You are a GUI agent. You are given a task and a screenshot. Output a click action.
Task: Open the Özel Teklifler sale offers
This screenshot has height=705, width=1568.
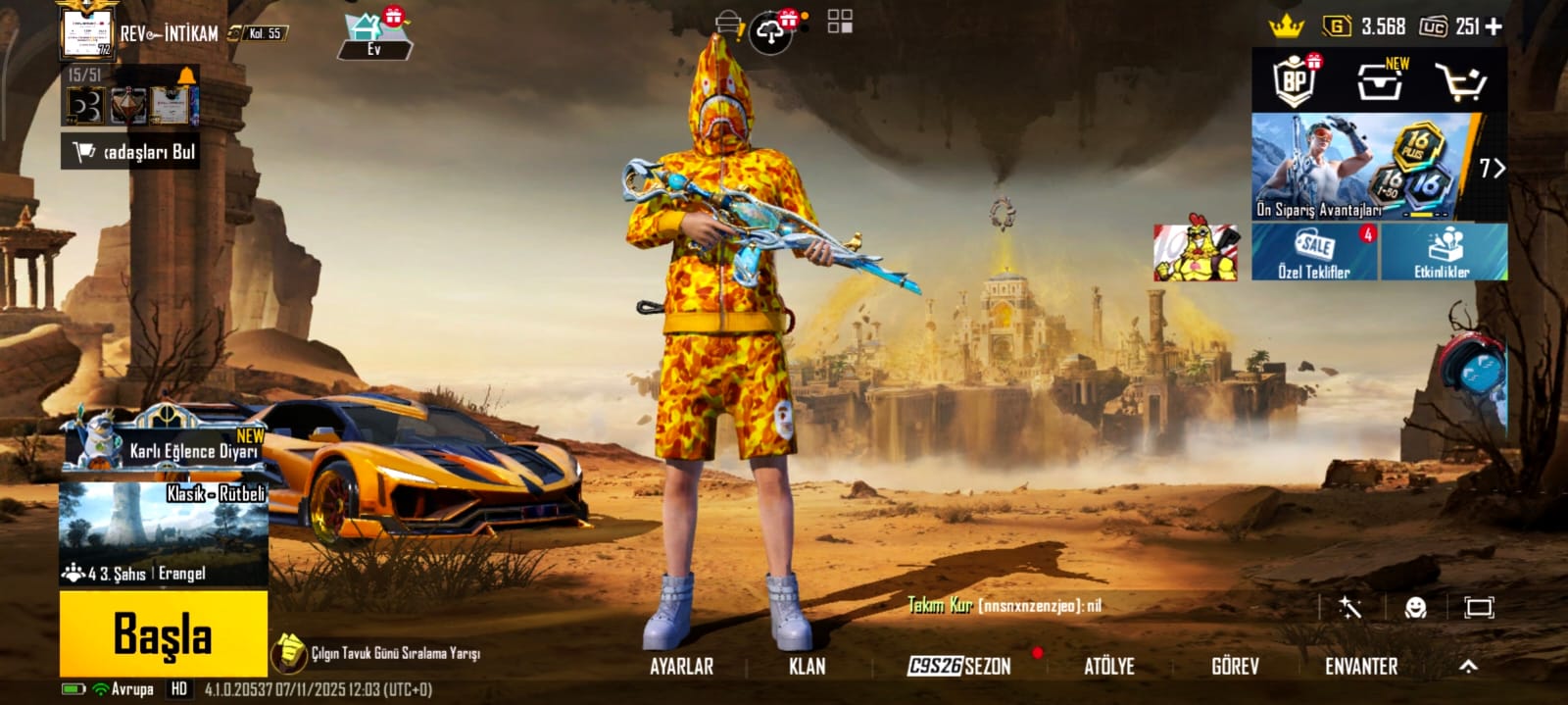tap(1314, 252)
